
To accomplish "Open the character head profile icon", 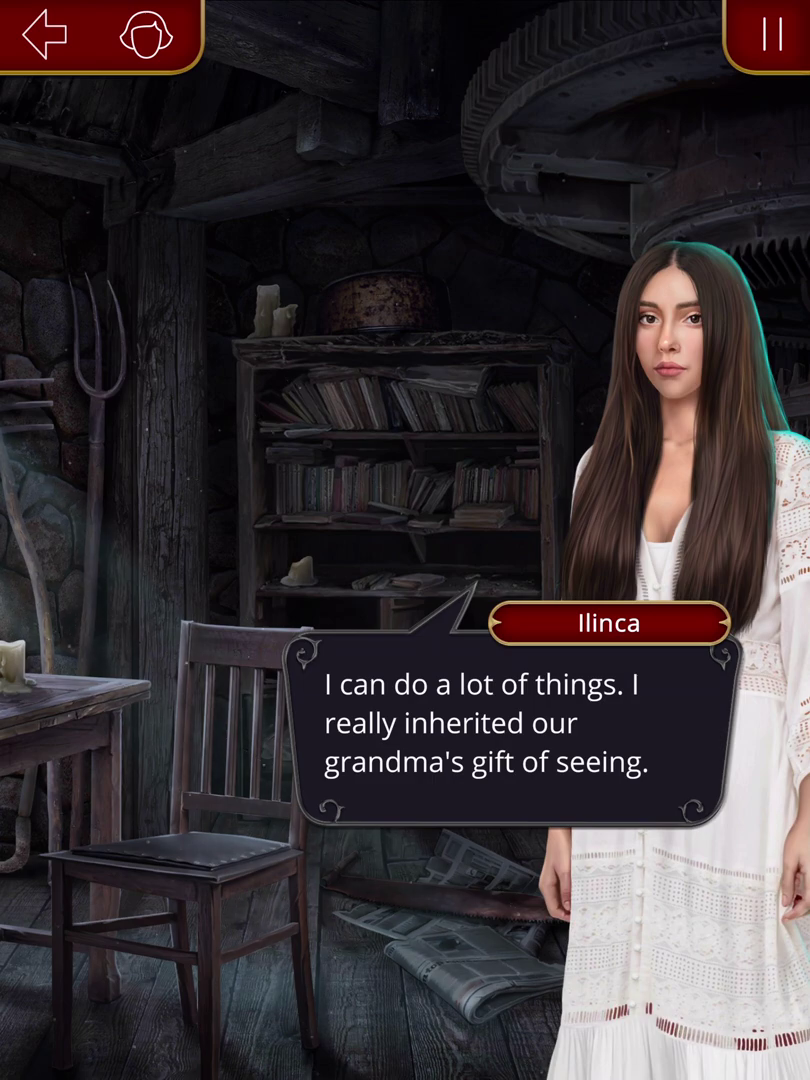I will pos(146,35).
